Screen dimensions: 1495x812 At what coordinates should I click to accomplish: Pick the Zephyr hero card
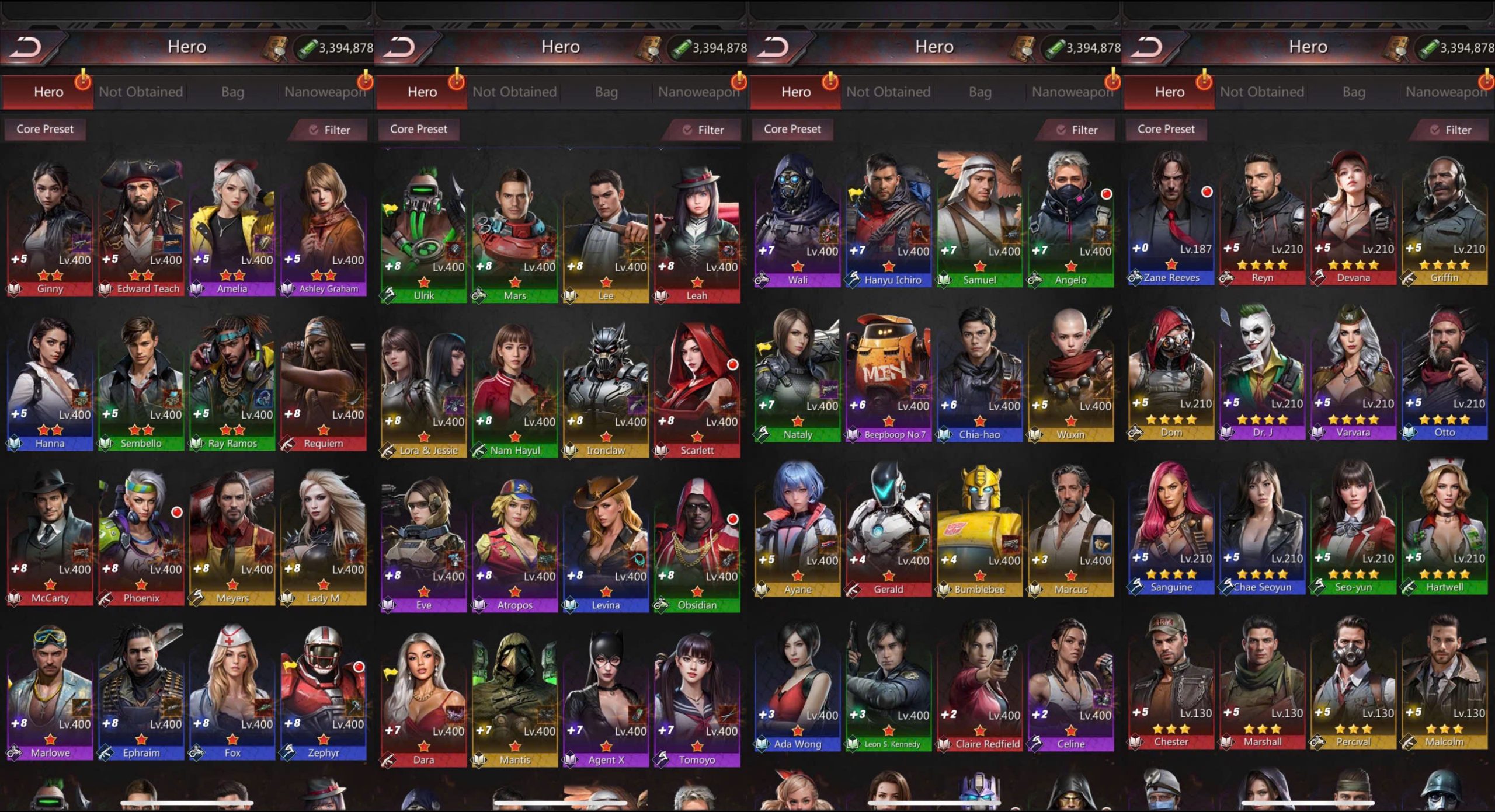coord(324,692)
